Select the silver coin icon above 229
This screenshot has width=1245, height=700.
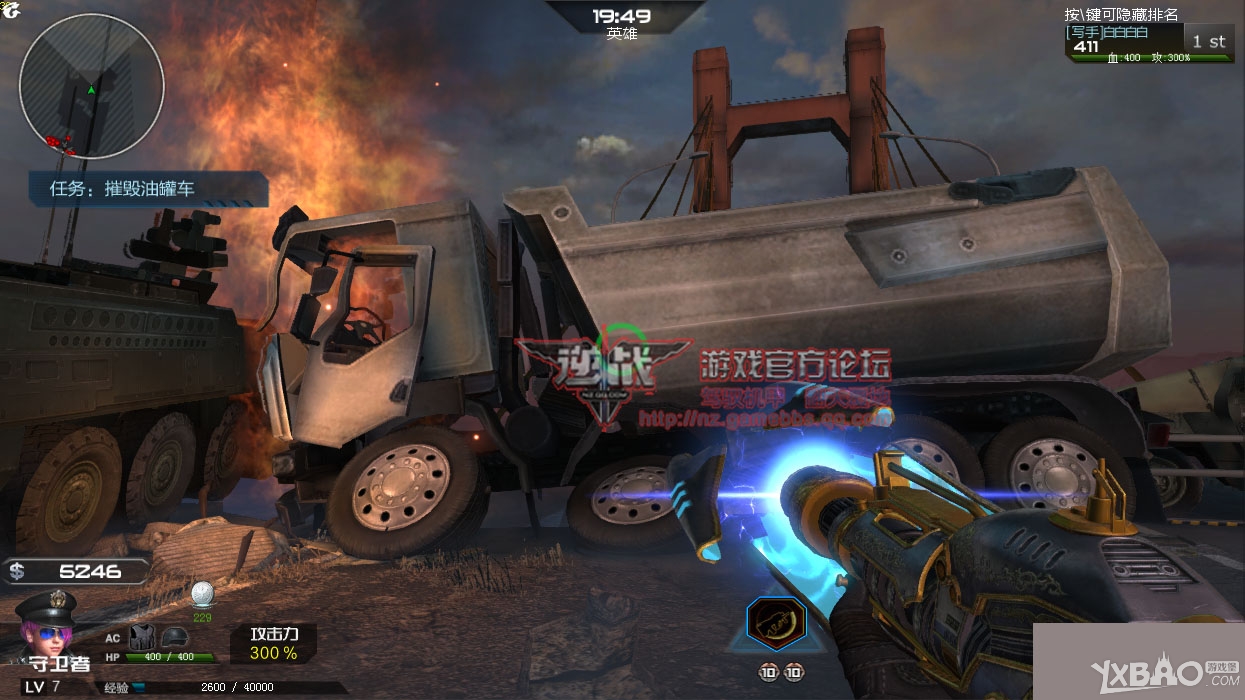click(202, 594)
